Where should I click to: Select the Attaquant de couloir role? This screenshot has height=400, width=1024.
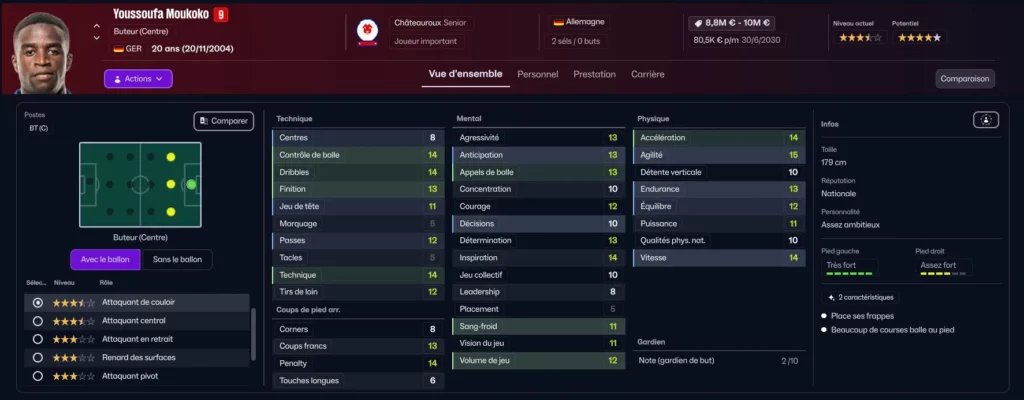pos(38,302)
